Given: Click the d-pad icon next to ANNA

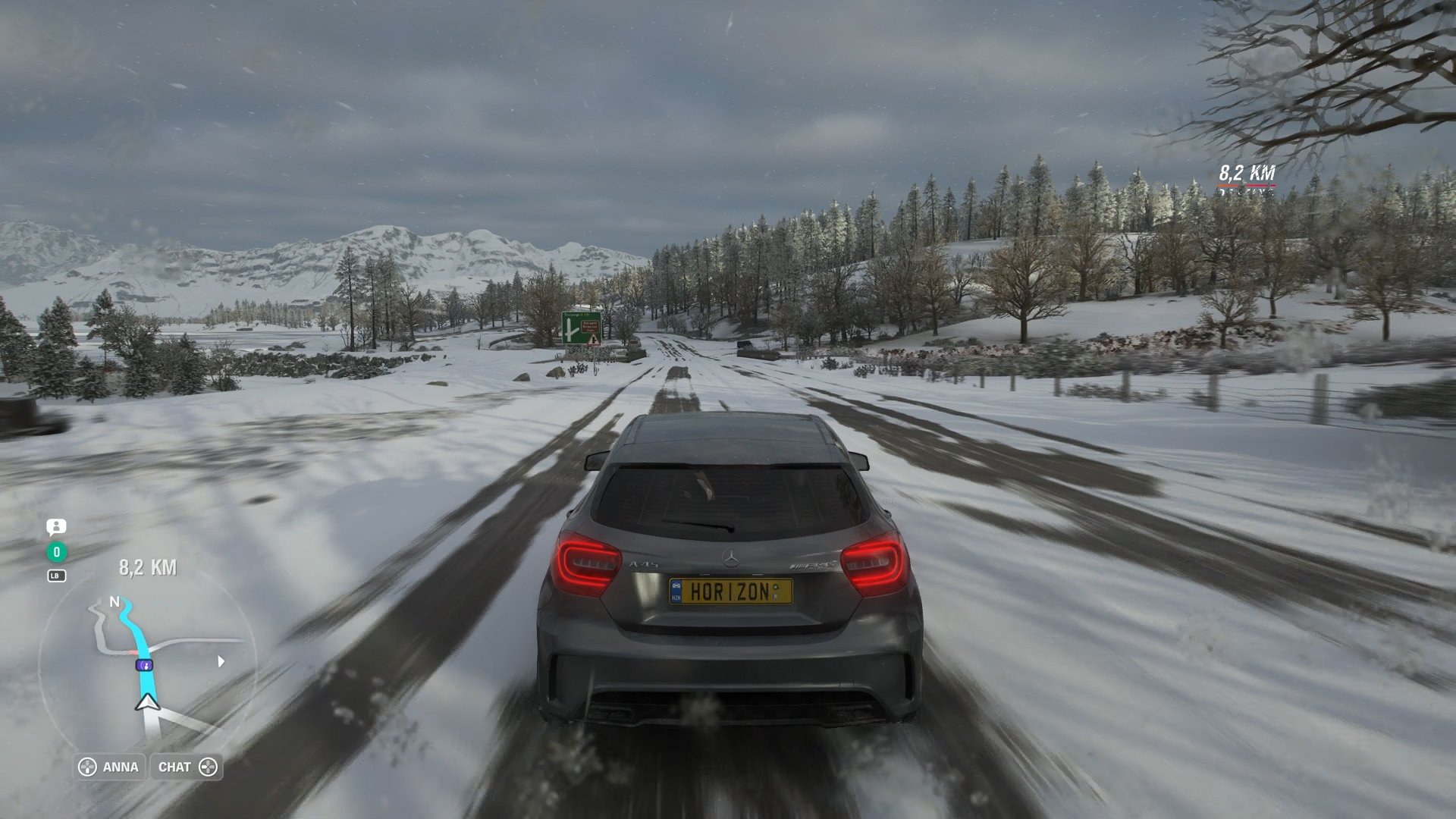Looking at the screenshot, I should point(87,767).
